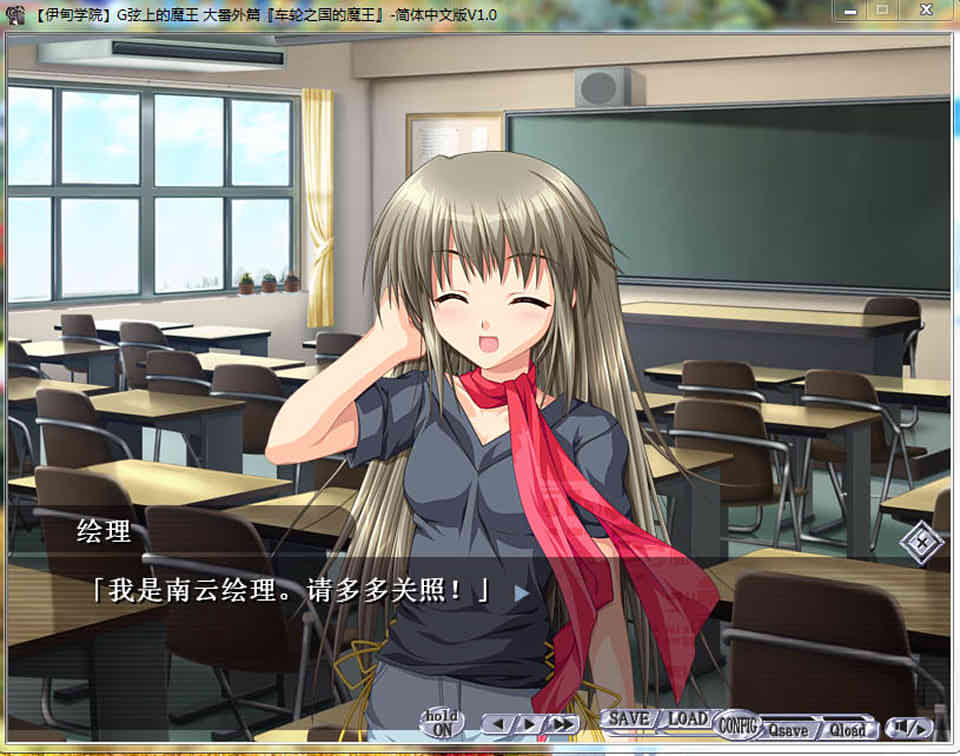The image size is (960, 756).
Task: Start auto-play with the single right arrow
Action: (x=529, y=724)
